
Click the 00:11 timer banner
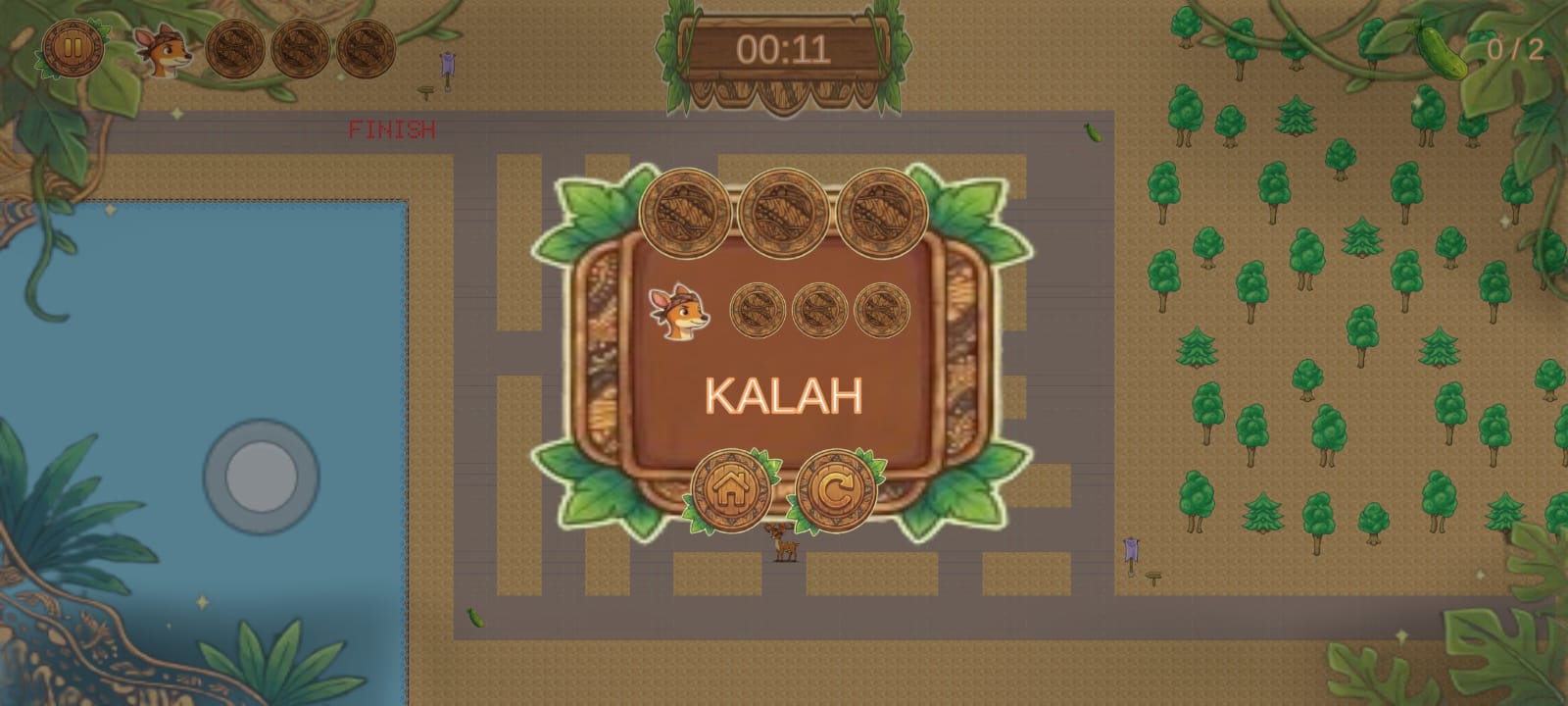tap(784, 51)
